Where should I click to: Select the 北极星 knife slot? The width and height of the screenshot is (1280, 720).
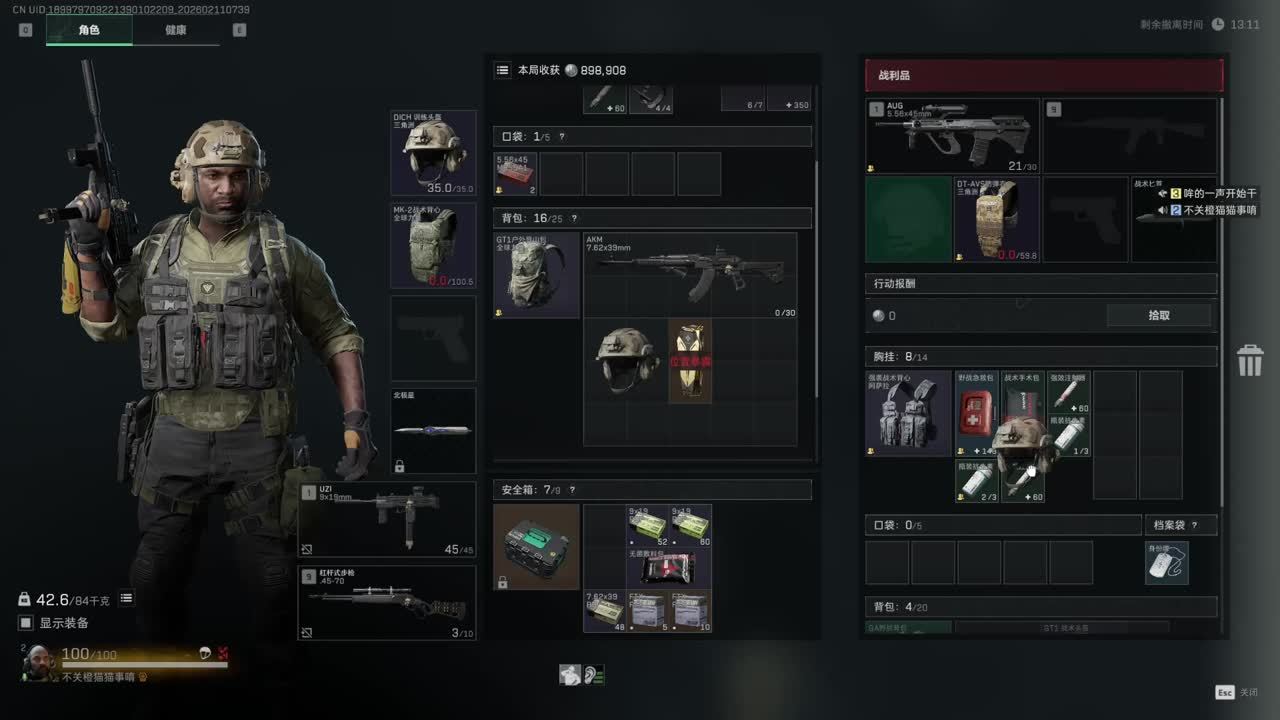tap(433, 431)
